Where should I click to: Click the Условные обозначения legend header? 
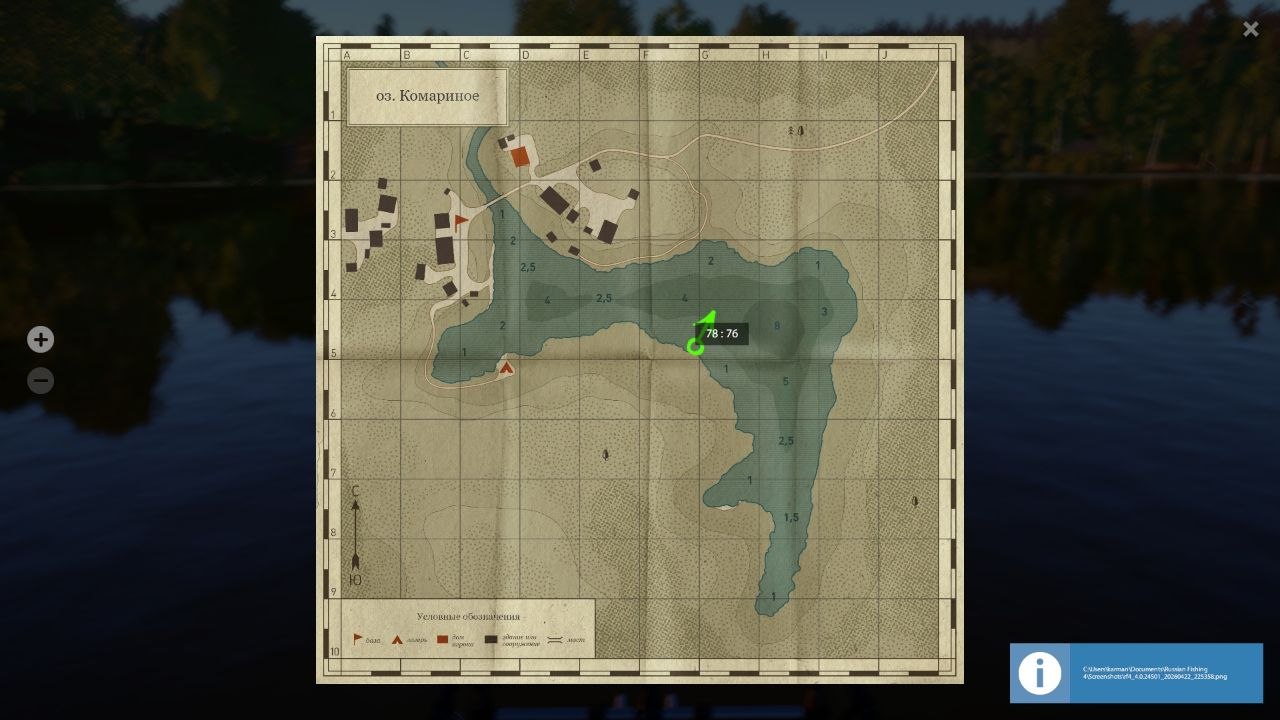pos(468,616)
